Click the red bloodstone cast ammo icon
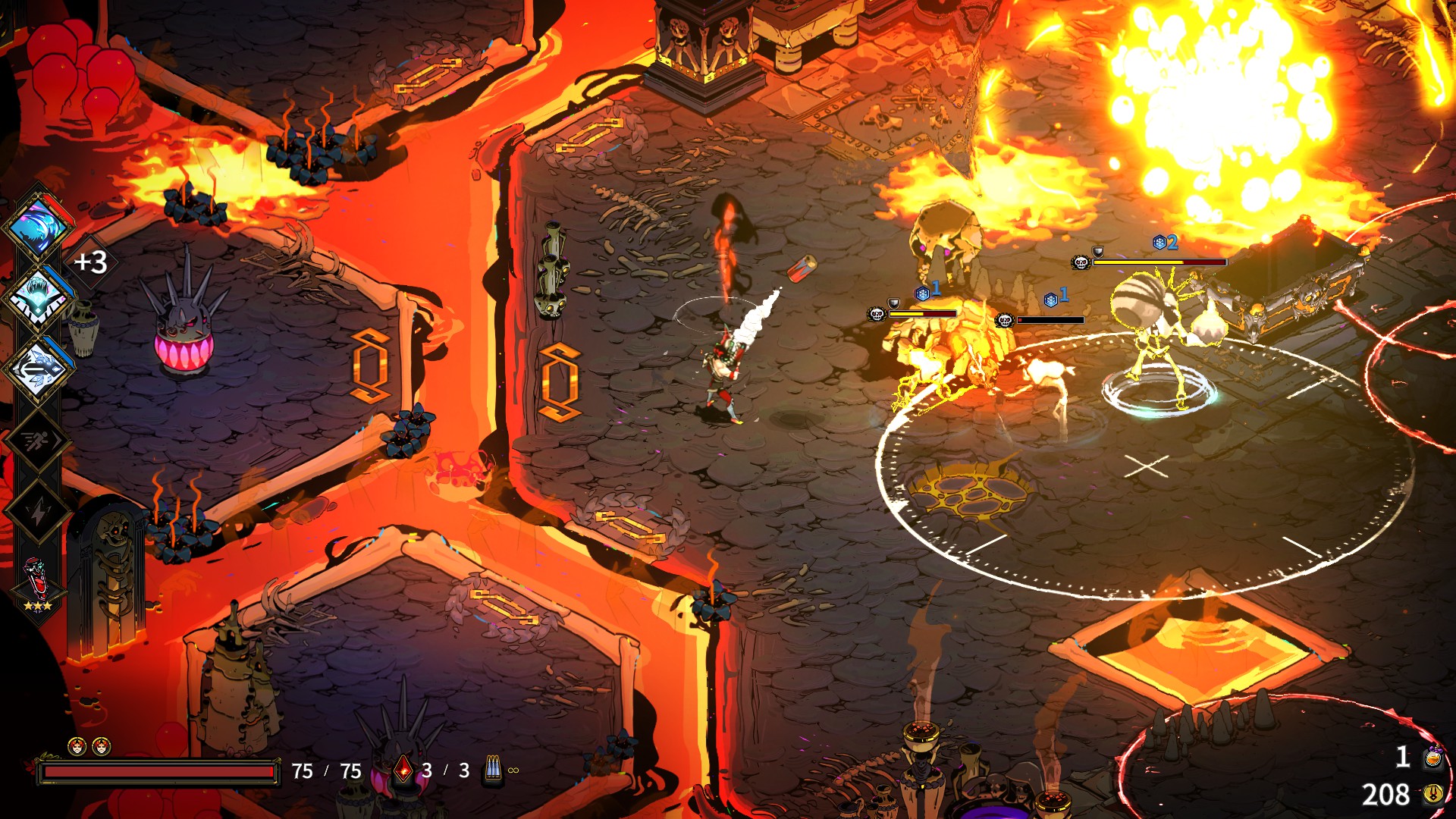Viewport: 1456px width, 819px height. tap(404, 770)
